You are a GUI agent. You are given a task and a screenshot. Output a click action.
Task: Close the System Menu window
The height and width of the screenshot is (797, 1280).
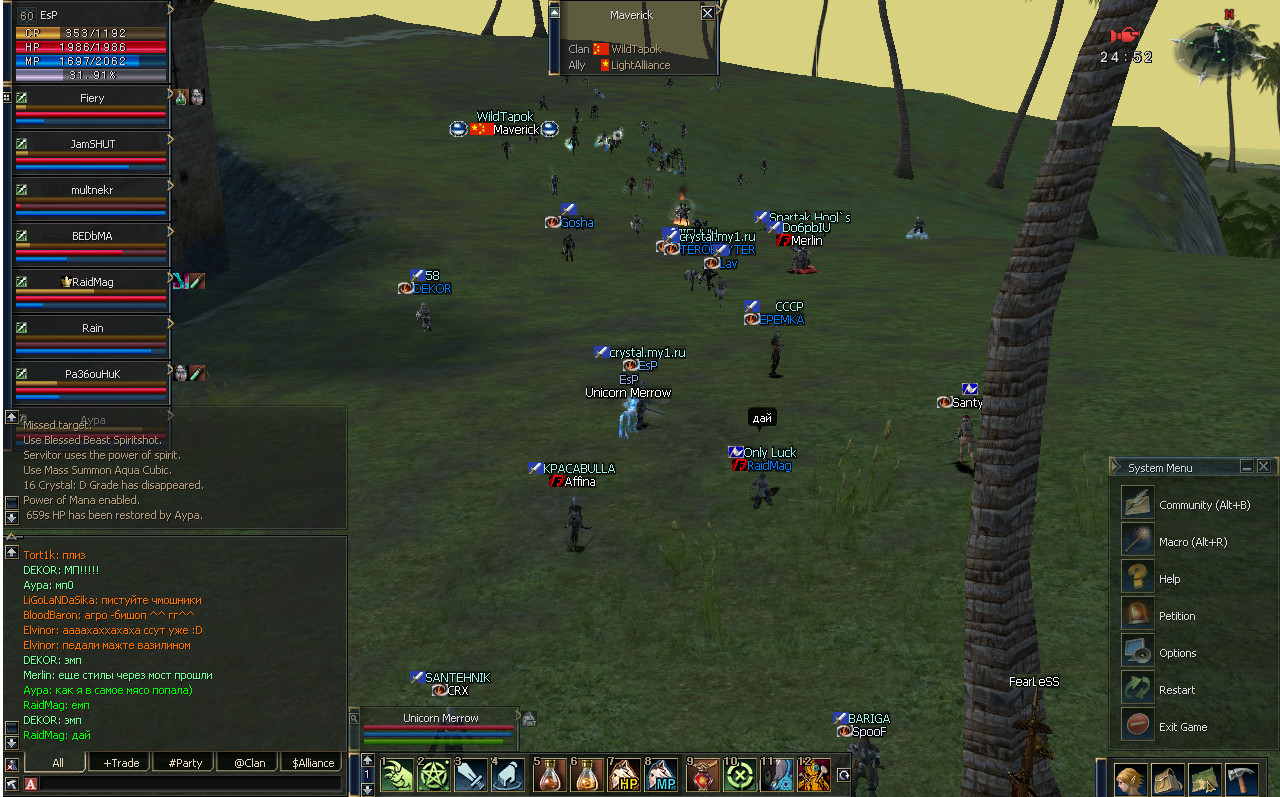coord(1264,467)
